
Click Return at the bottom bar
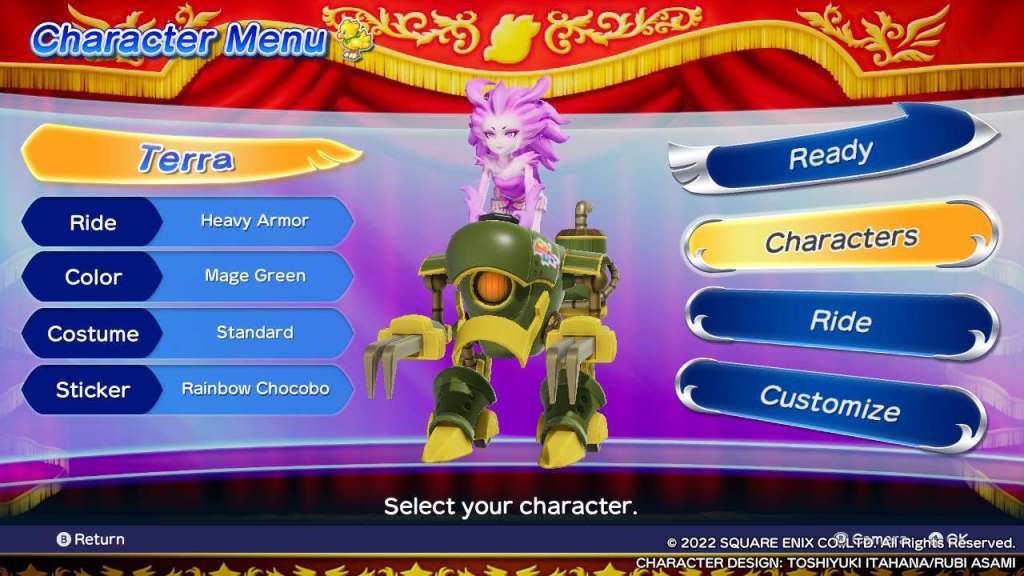click(x=91, y=539)
